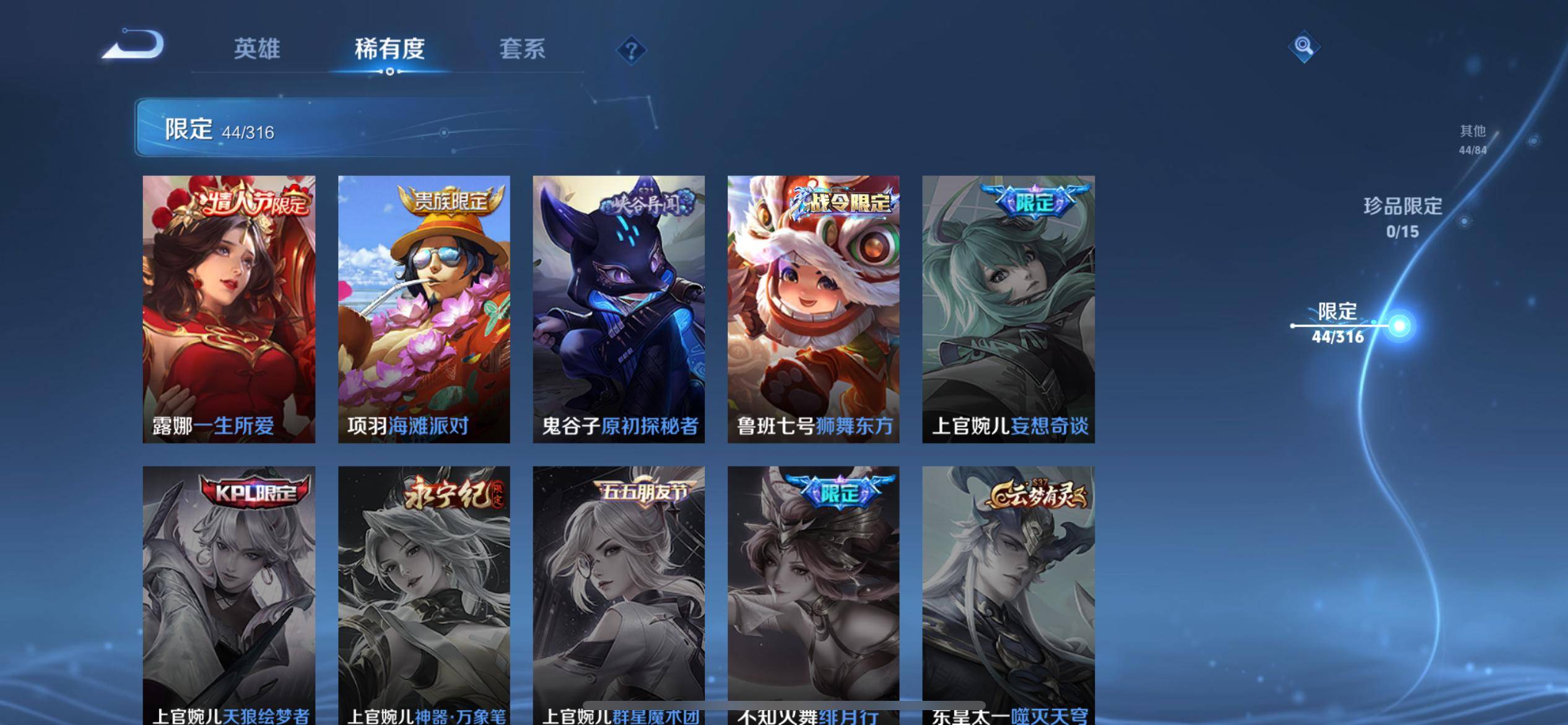The width and height of the screenshot is (1568, 725).
Task: Choose the 上官婉儿 神器·万象笔 skin card
Action: [x=424, y=592]
